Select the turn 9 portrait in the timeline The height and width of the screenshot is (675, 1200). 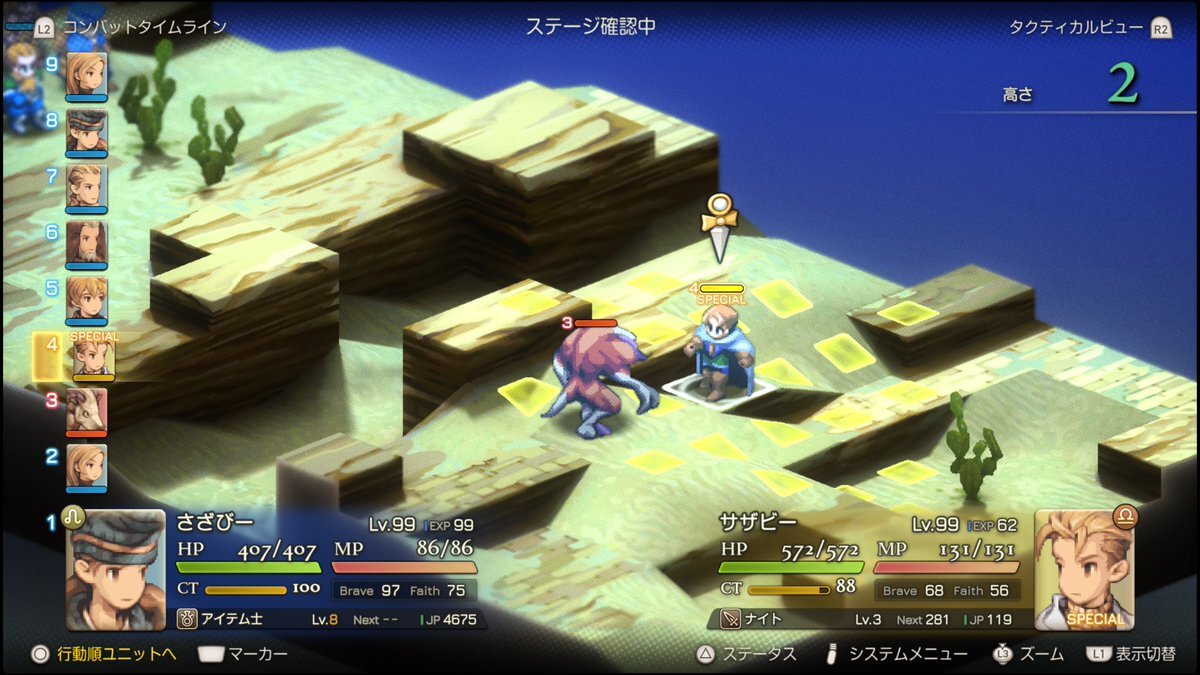tap(86, 74)
